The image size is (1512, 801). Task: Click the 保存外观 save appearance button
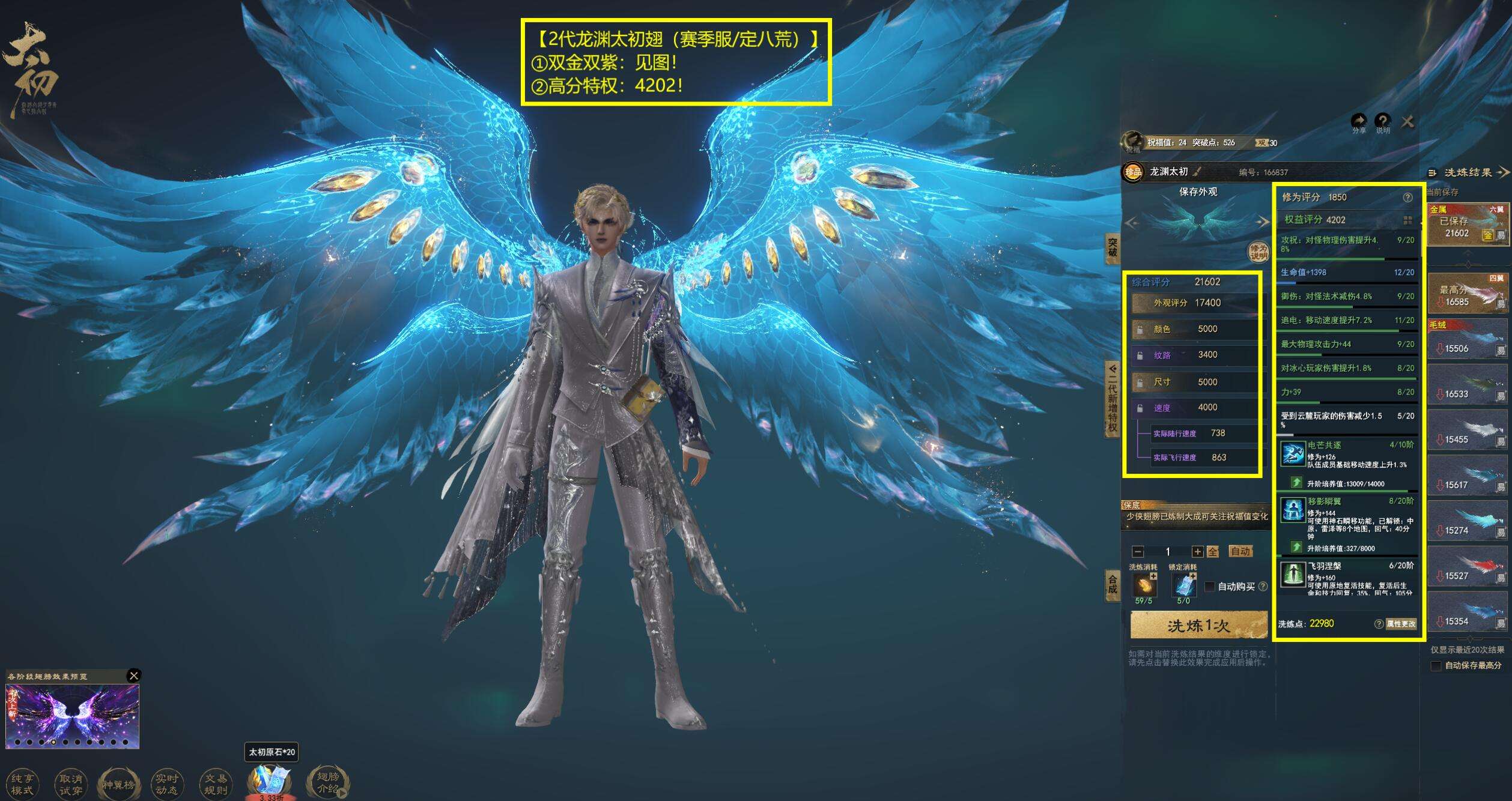(1198, 192)
